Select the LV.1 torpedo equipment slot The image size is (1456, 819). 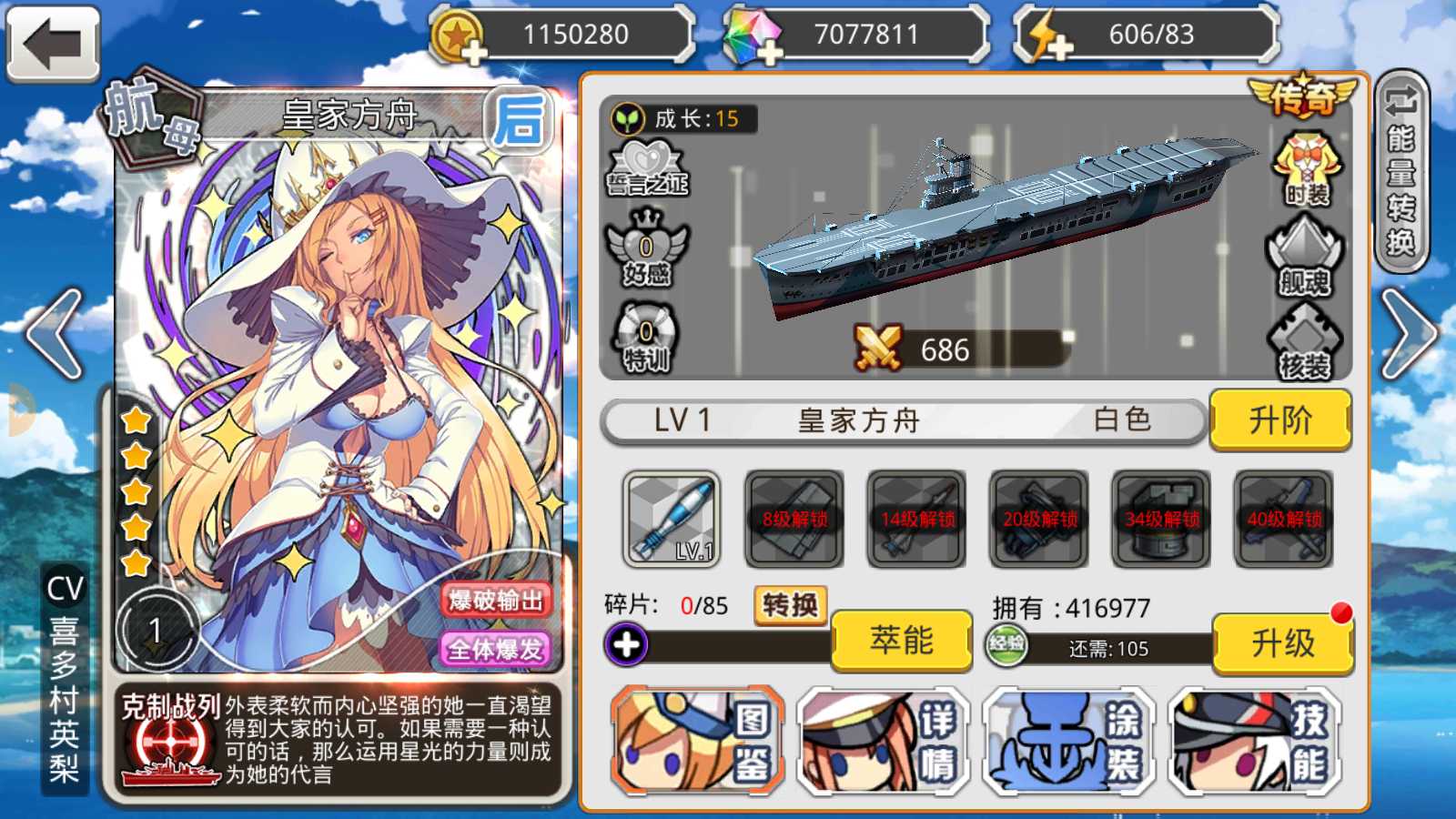tap(672, 519)
